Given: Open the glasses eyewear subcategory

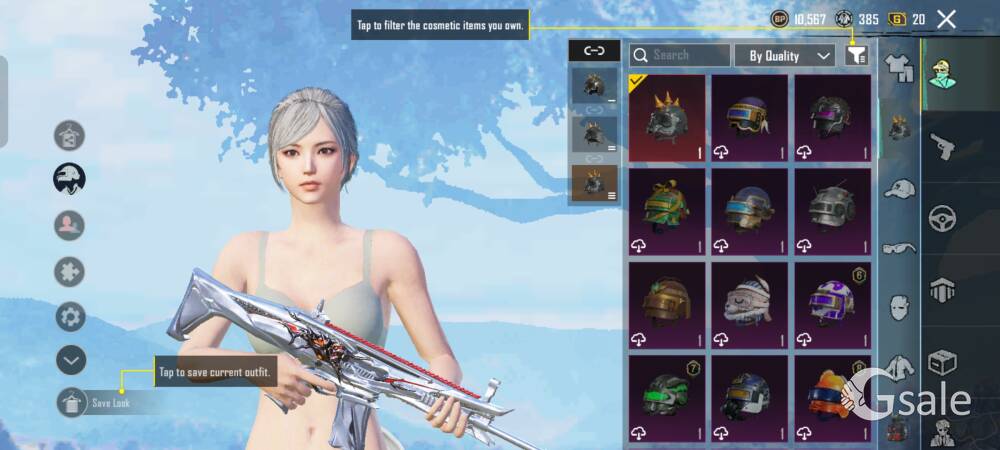Looking at the screenshot, I should click(x=900, y=248).
